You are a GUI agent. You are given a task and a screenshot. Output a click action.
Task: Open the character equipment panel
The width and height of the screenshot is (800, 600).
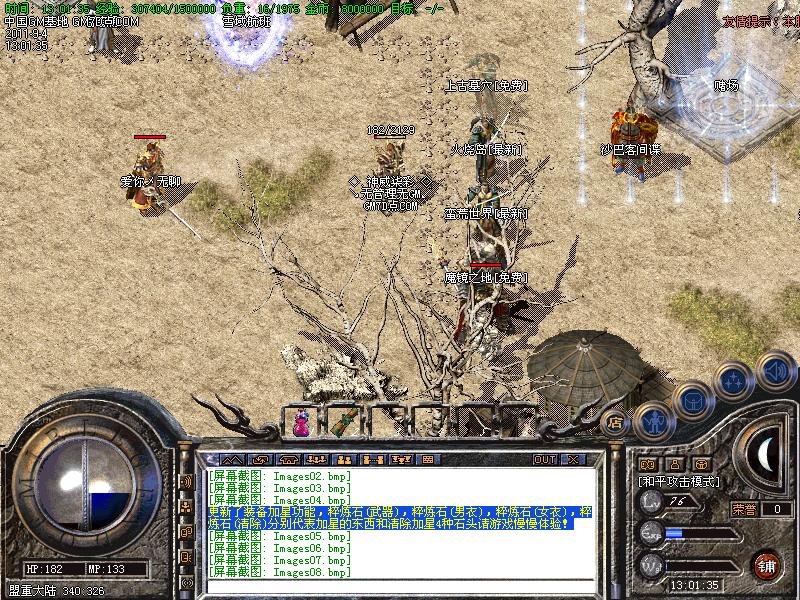click(654, 421)
